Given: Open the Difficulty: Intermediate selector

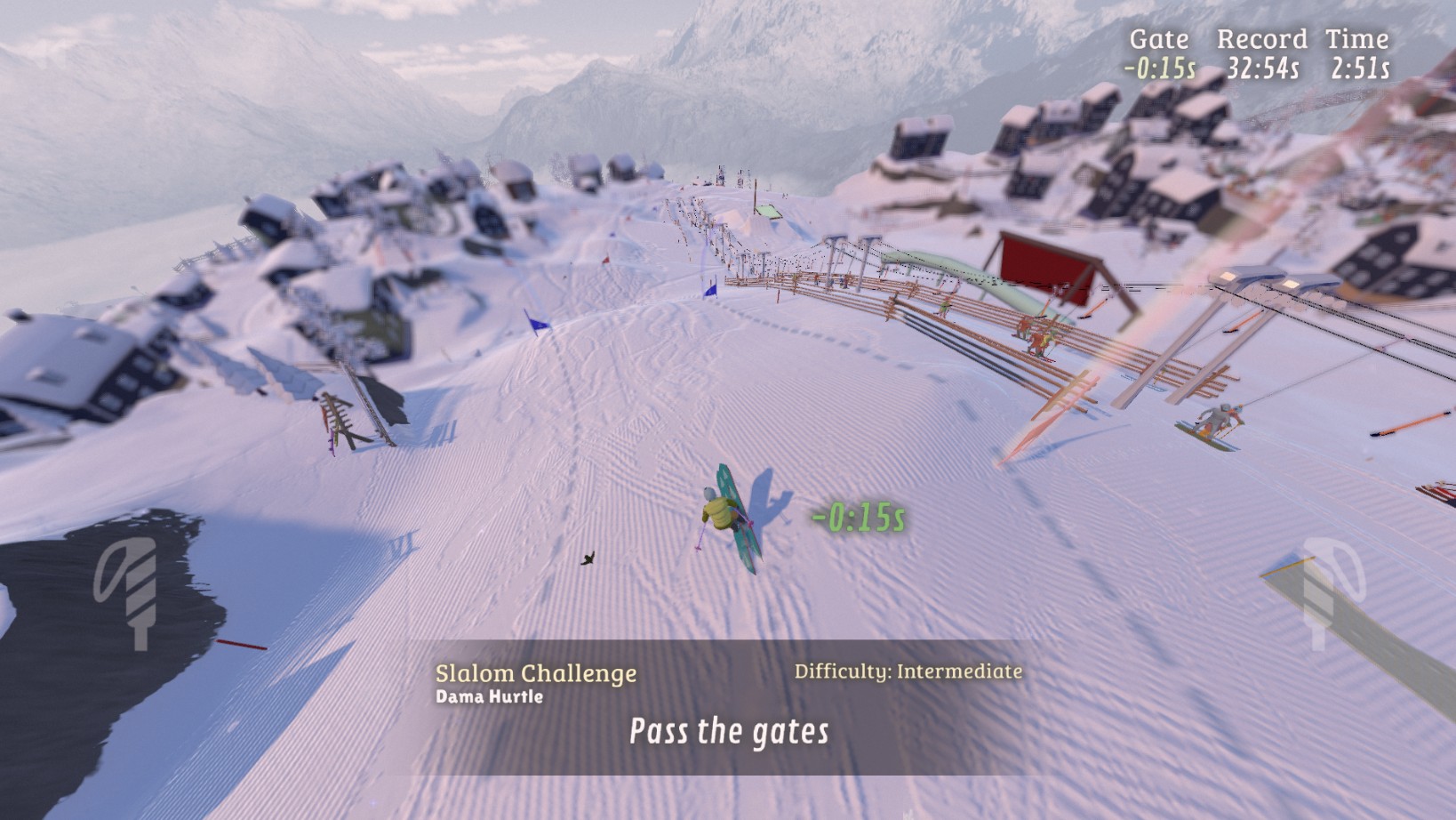Looking at the screenshot, I should point(908,672).
